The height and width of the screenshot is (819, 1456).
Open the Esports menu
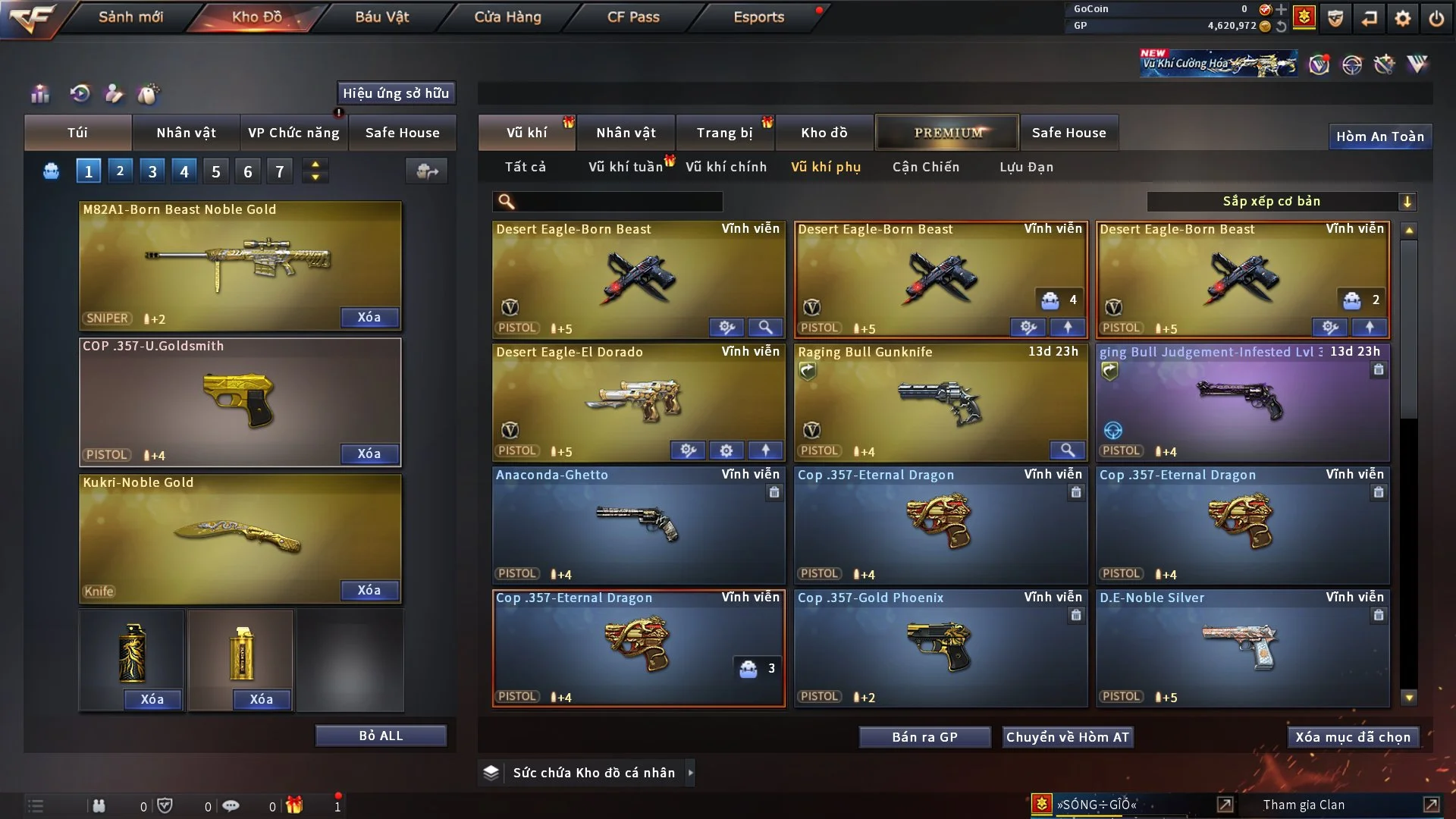[x=758, y=17]
